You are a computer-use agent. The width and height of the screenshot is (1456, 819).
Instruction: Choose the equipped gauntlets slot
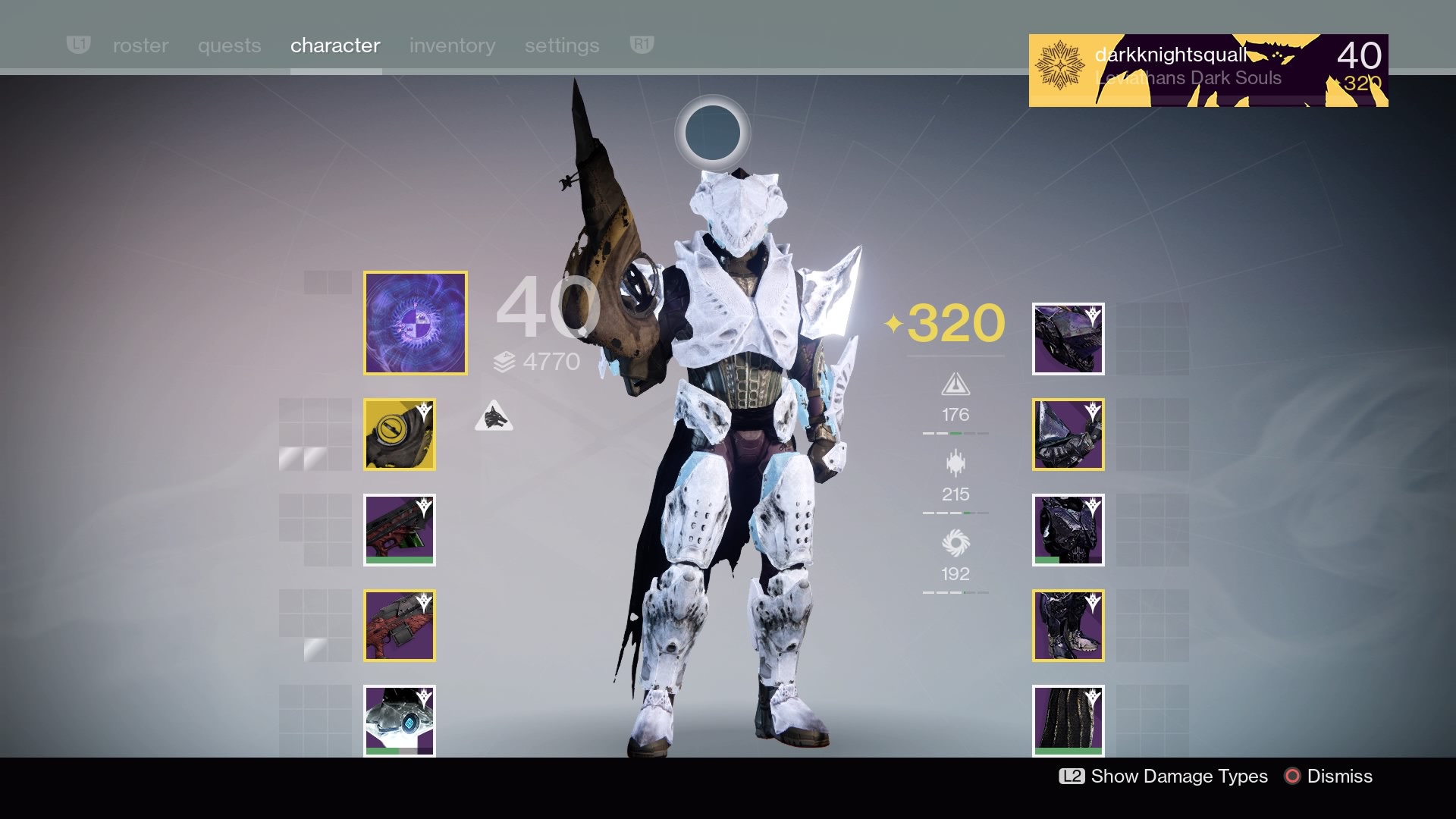1068,435
